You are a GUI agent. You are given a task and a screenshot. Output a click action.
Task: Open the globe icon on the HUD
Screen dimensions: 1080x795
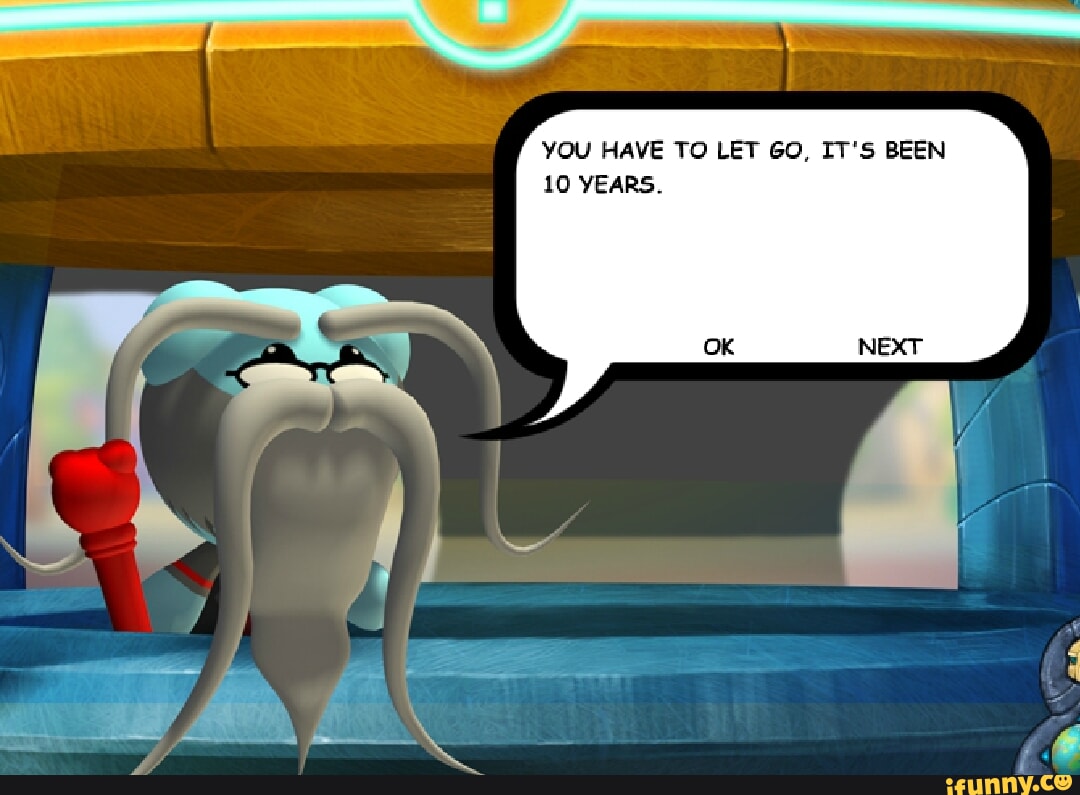(x=1066, y=746)
